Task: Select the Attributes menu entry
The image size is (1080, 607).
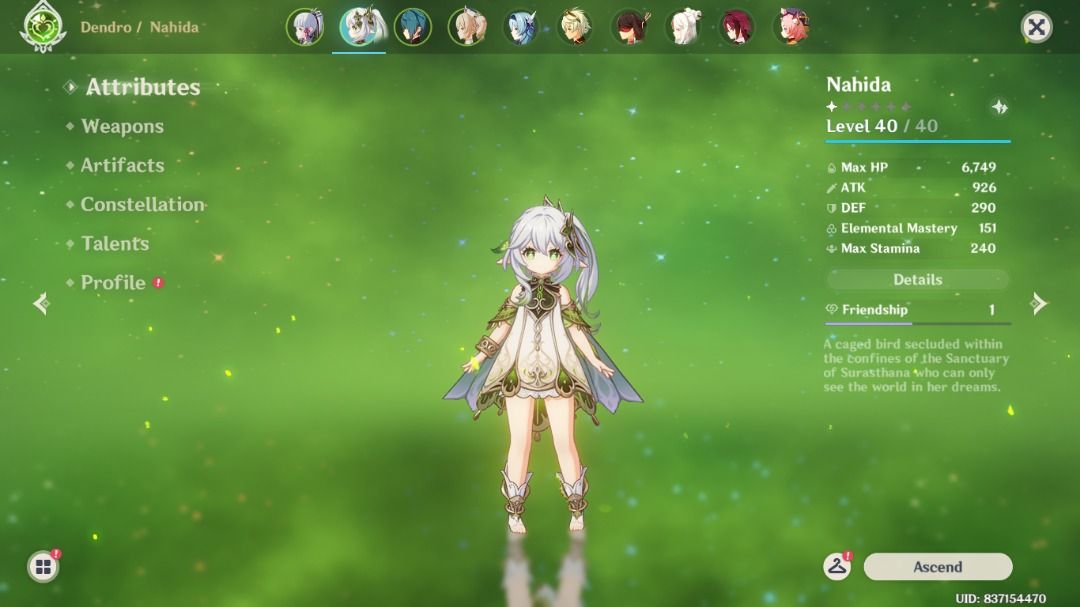Action: click(142, 87)
